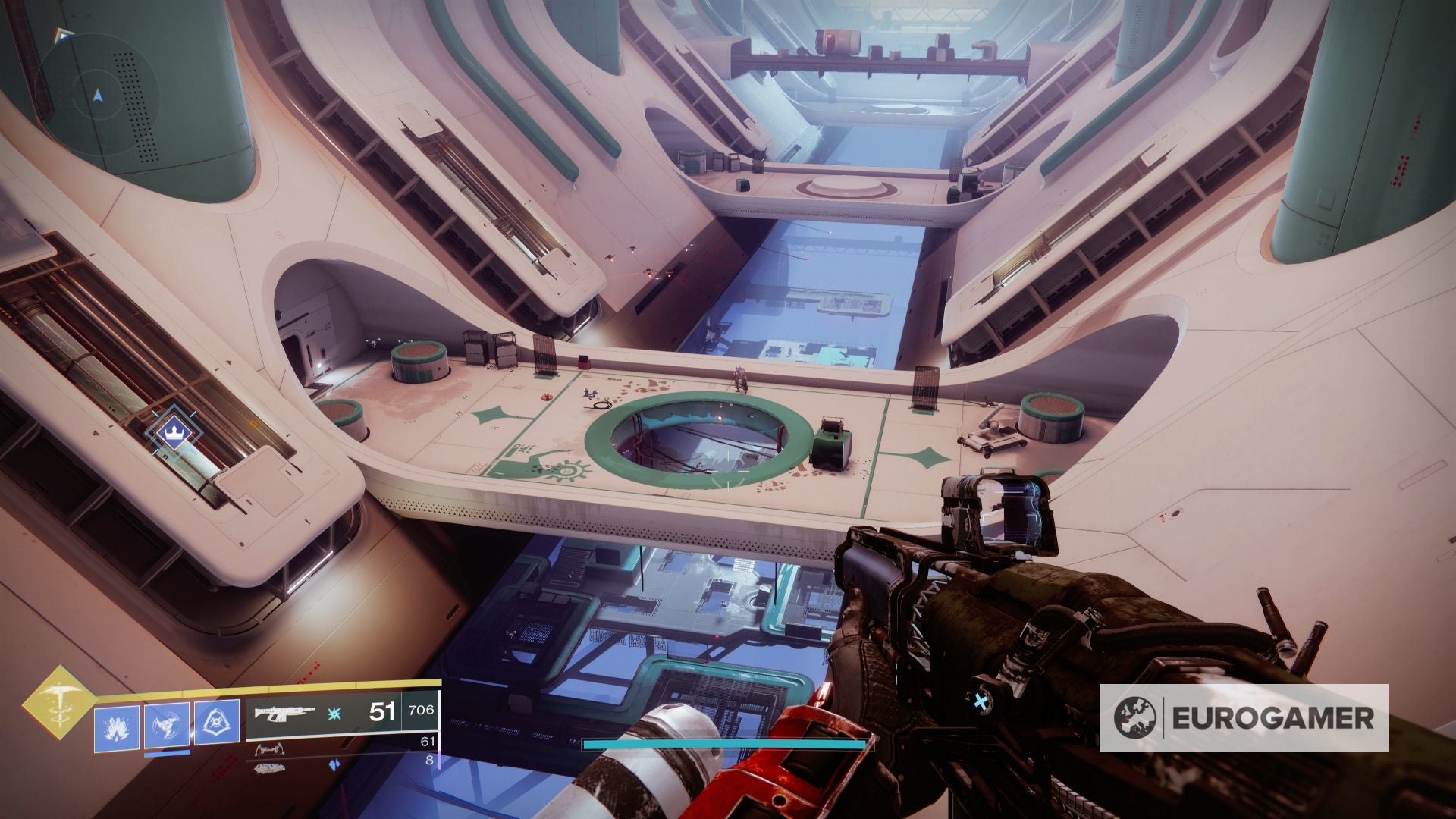Open the Eurogamer watermark logo
Screen dimensions: 1456x819
pos(1244,717)
